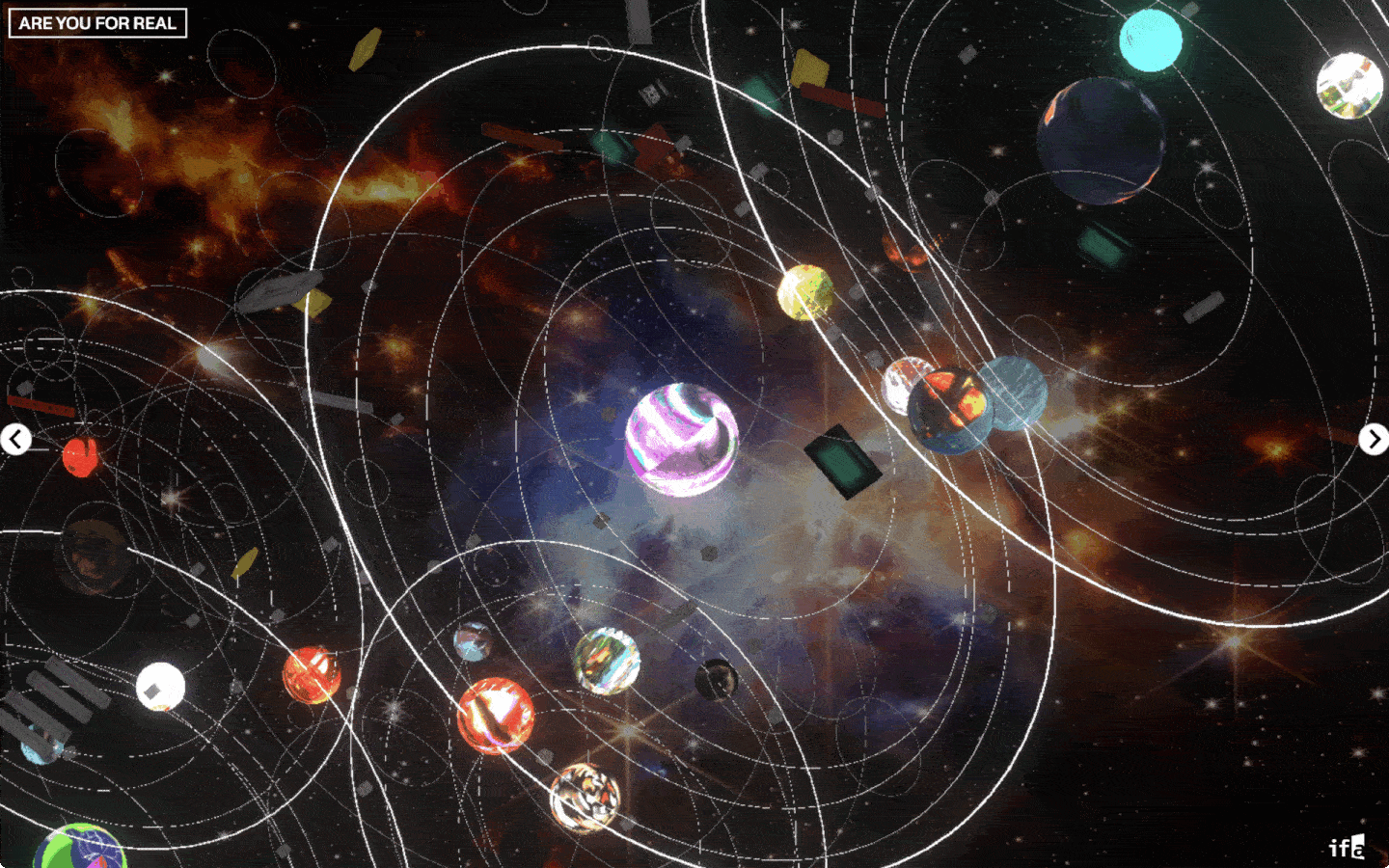This screenshot has width=1389, height=868.
Task: Open the ifa logo link
Action: pos(1347,847)
